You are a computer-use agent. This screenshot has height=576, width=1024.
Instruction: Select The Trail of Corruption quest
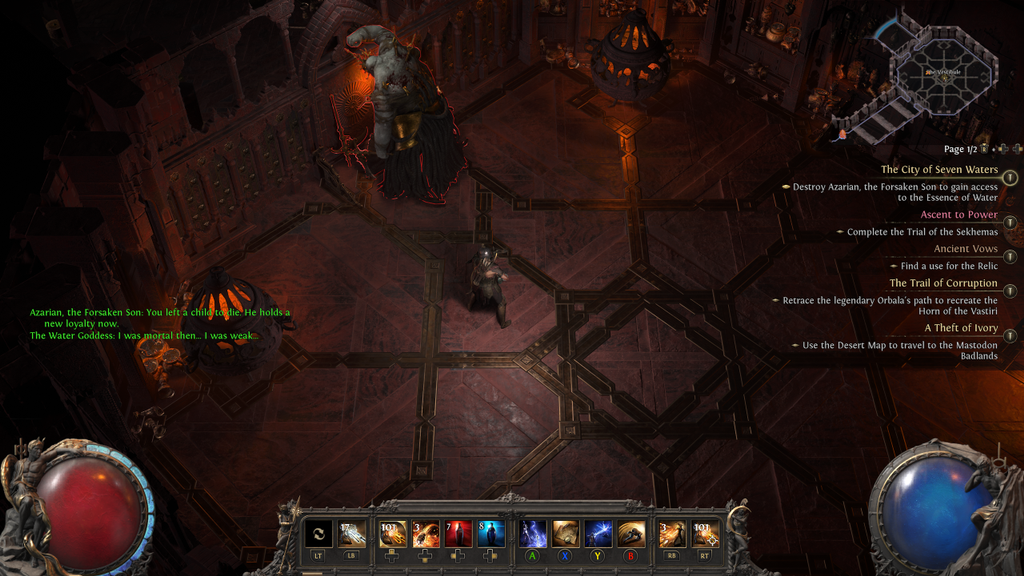click(x=943, y=283)
